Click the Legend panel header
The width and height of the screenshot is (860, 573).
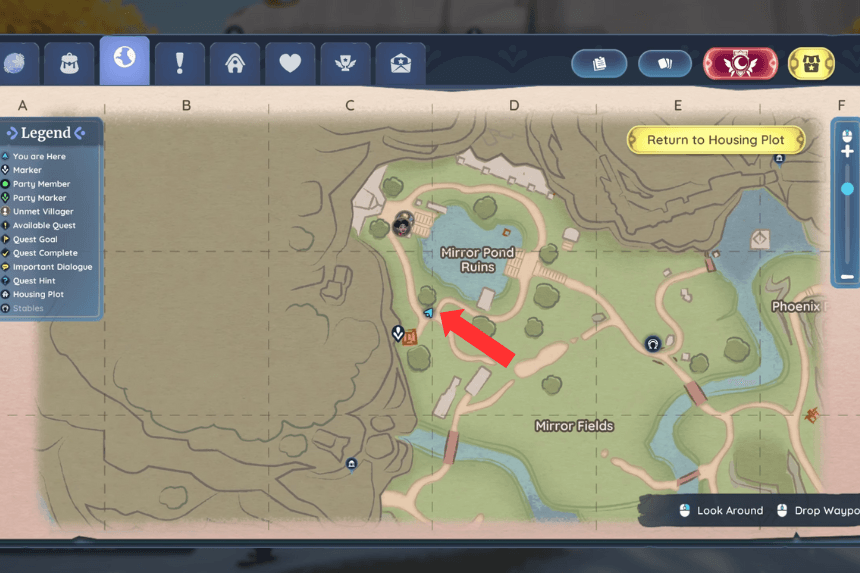pos(46,133)
